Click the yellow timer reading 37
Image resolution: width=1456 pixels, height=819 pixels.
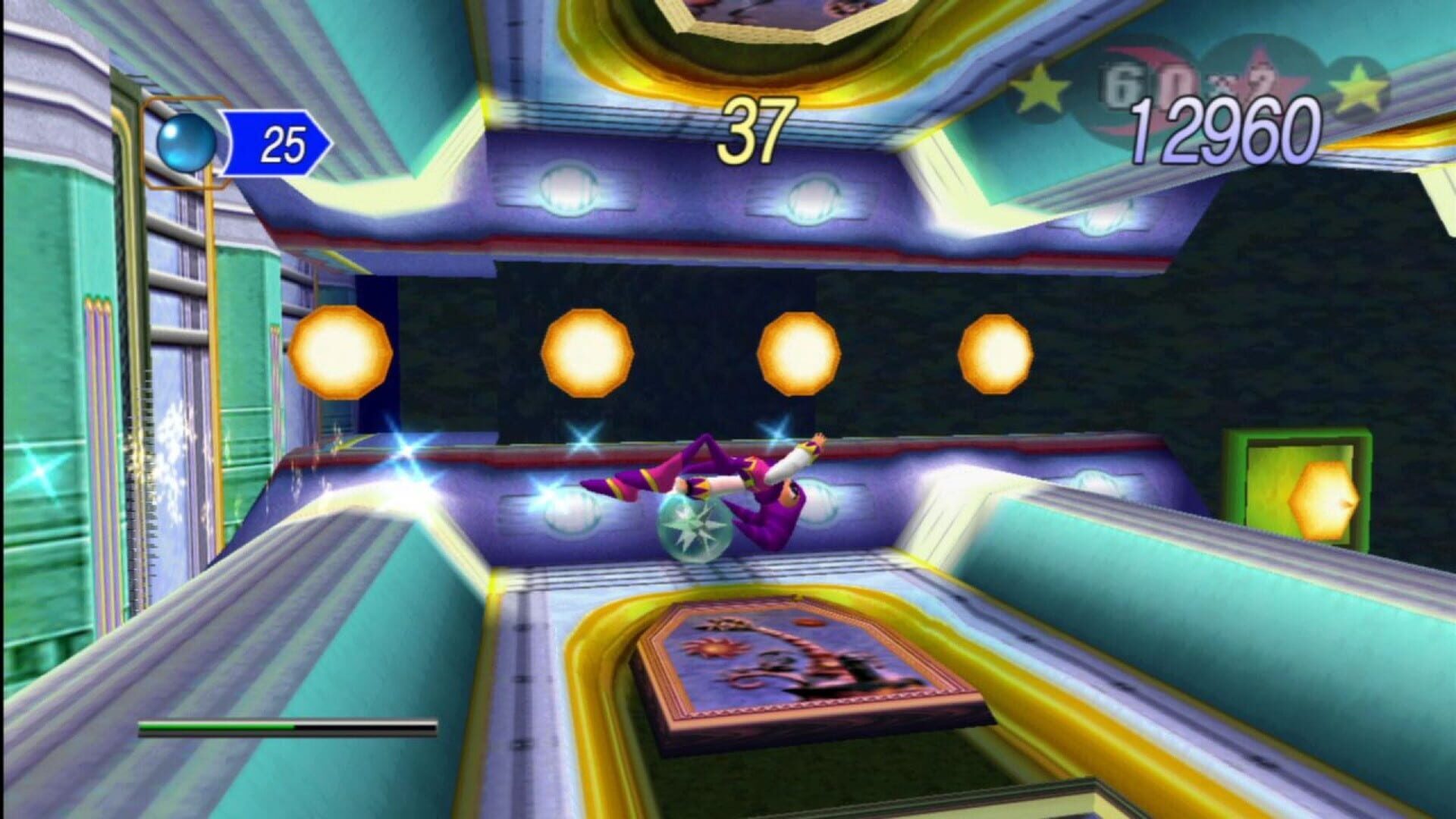tap(757, 130)
